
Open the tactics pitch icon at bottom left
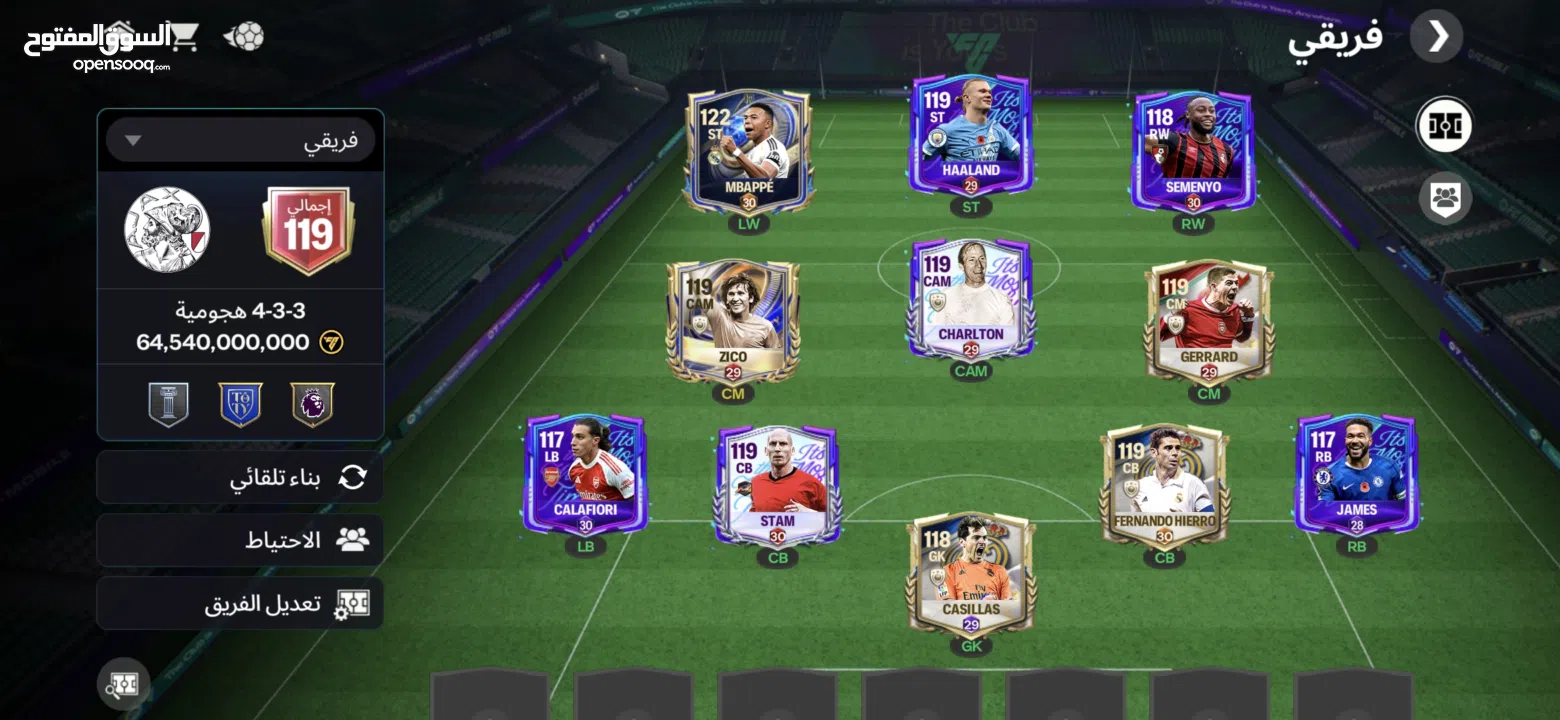point(122,684)
